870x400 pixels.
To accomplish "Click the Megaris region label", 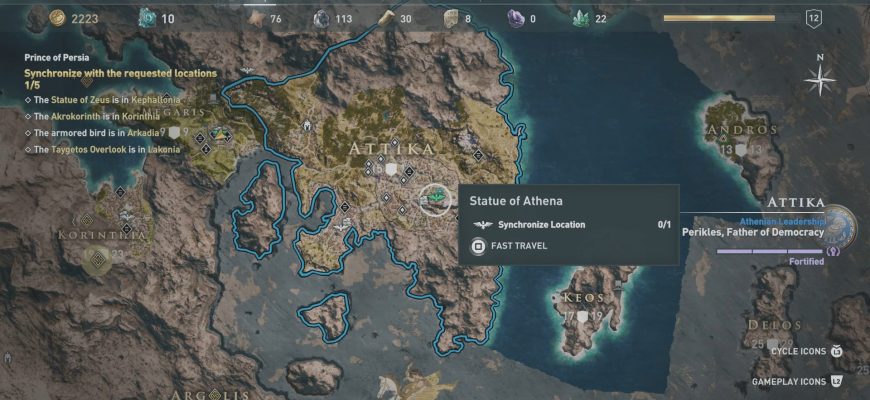I will pyautogui.click(x=192, y=113).
